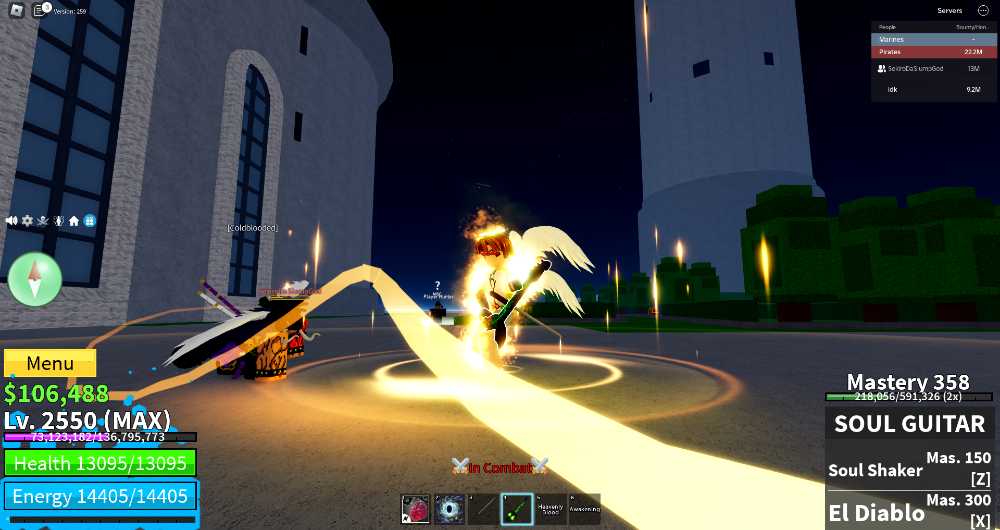
Task: Activate the Awakening hotbar slot
Action: pyautogui.click(x=585, y=509)
